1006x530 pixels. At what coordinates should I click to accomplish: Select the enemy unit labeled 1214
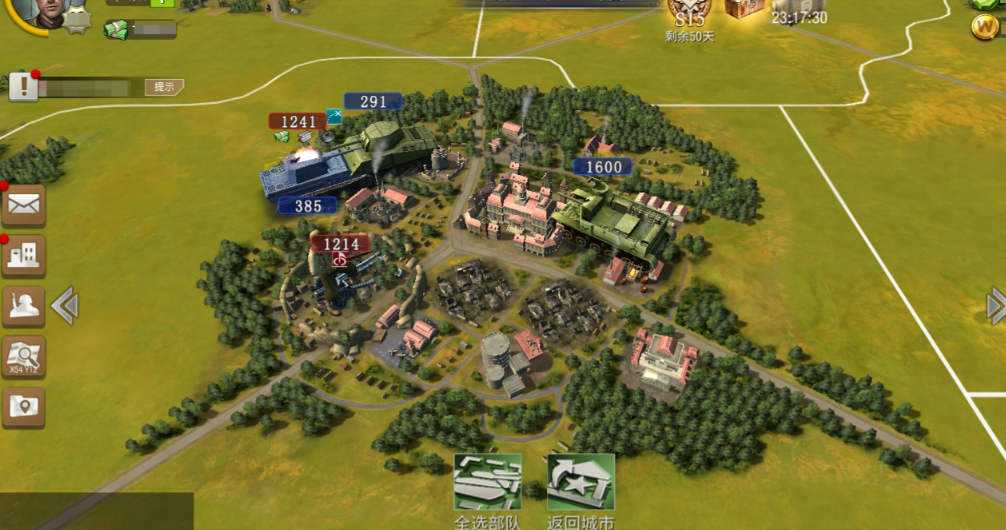point(340,270)
